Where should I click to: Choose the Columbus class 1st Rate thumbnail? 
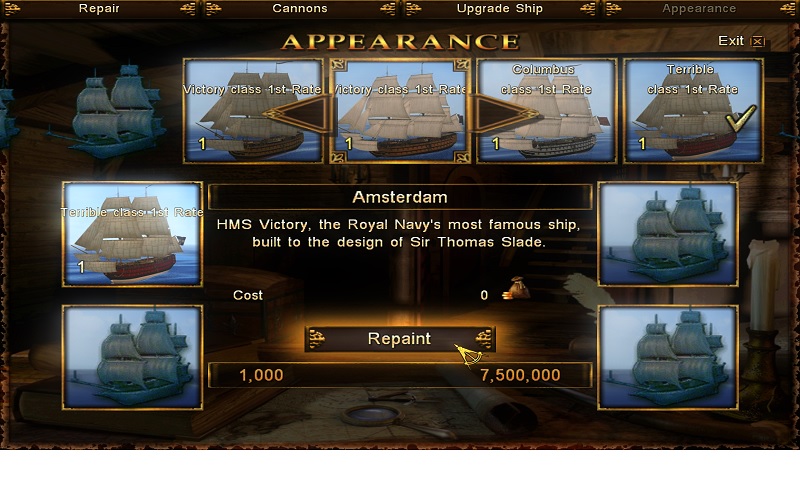(x=546, y=110)
